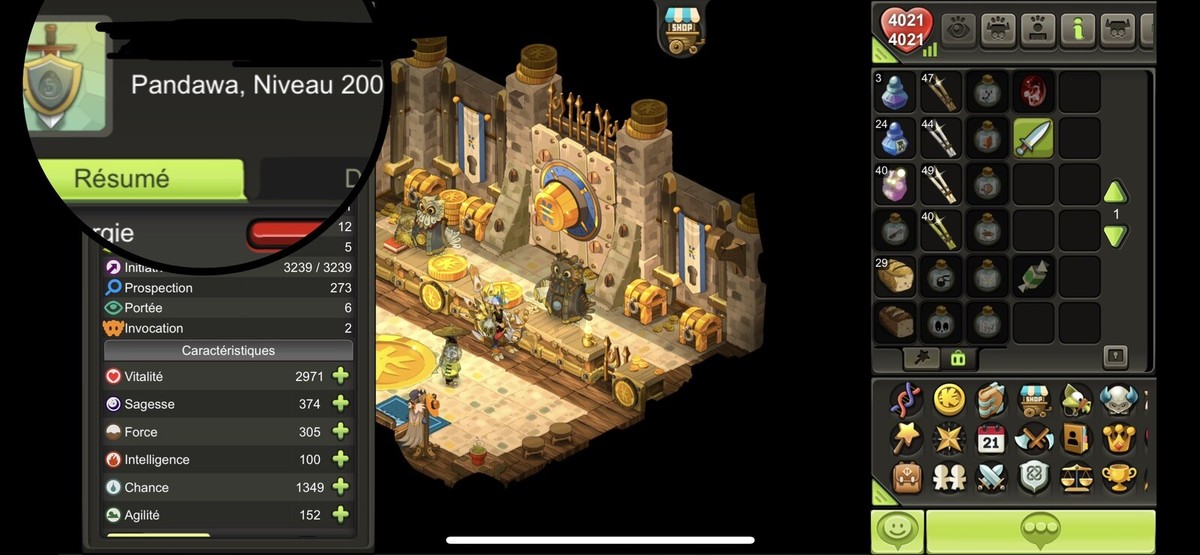Select the wrapped candy item slot
1200x555 pixels.
(1033, 277)
